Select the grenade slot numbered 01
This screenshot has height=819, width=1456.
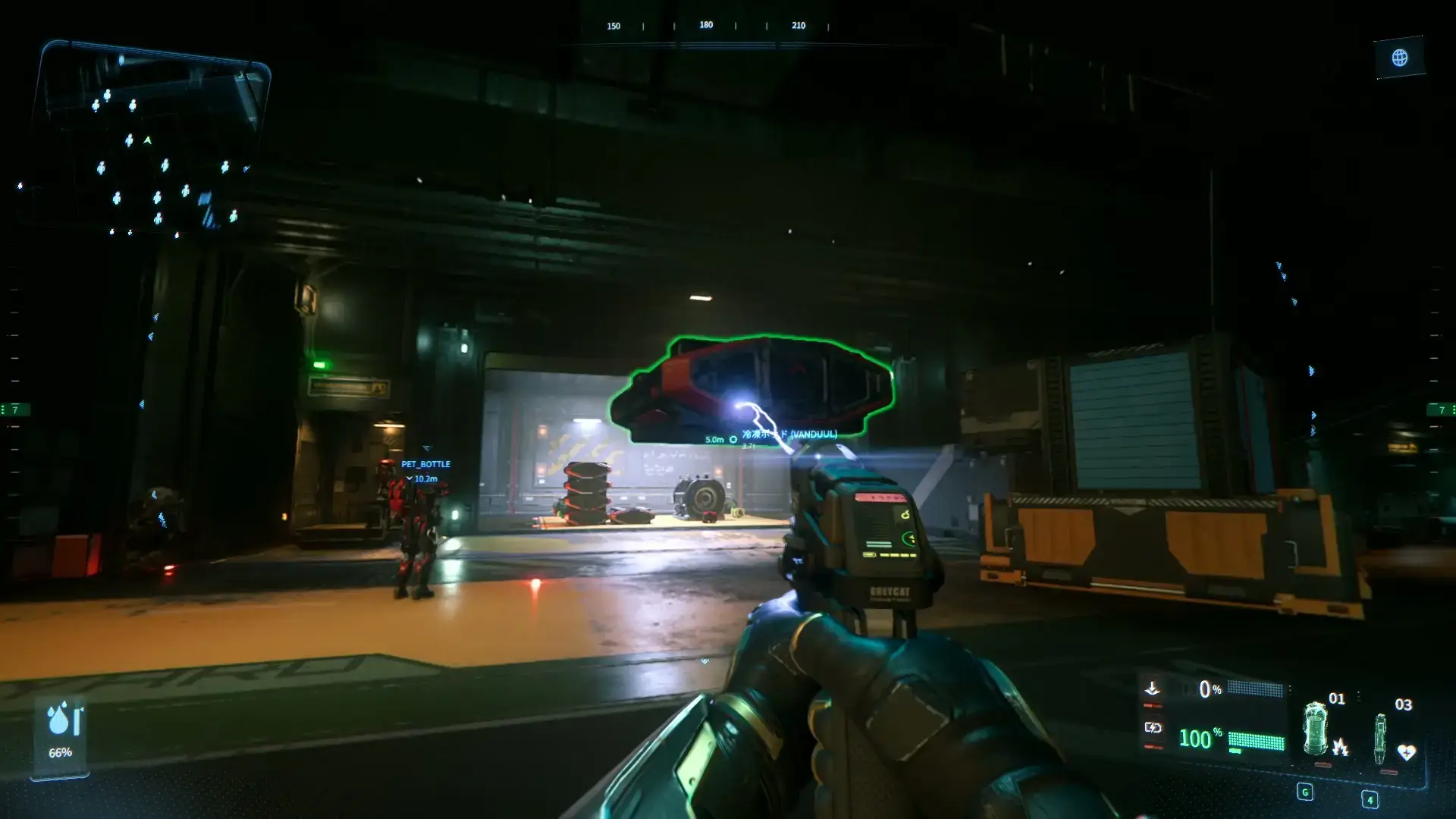(1316, 730)
